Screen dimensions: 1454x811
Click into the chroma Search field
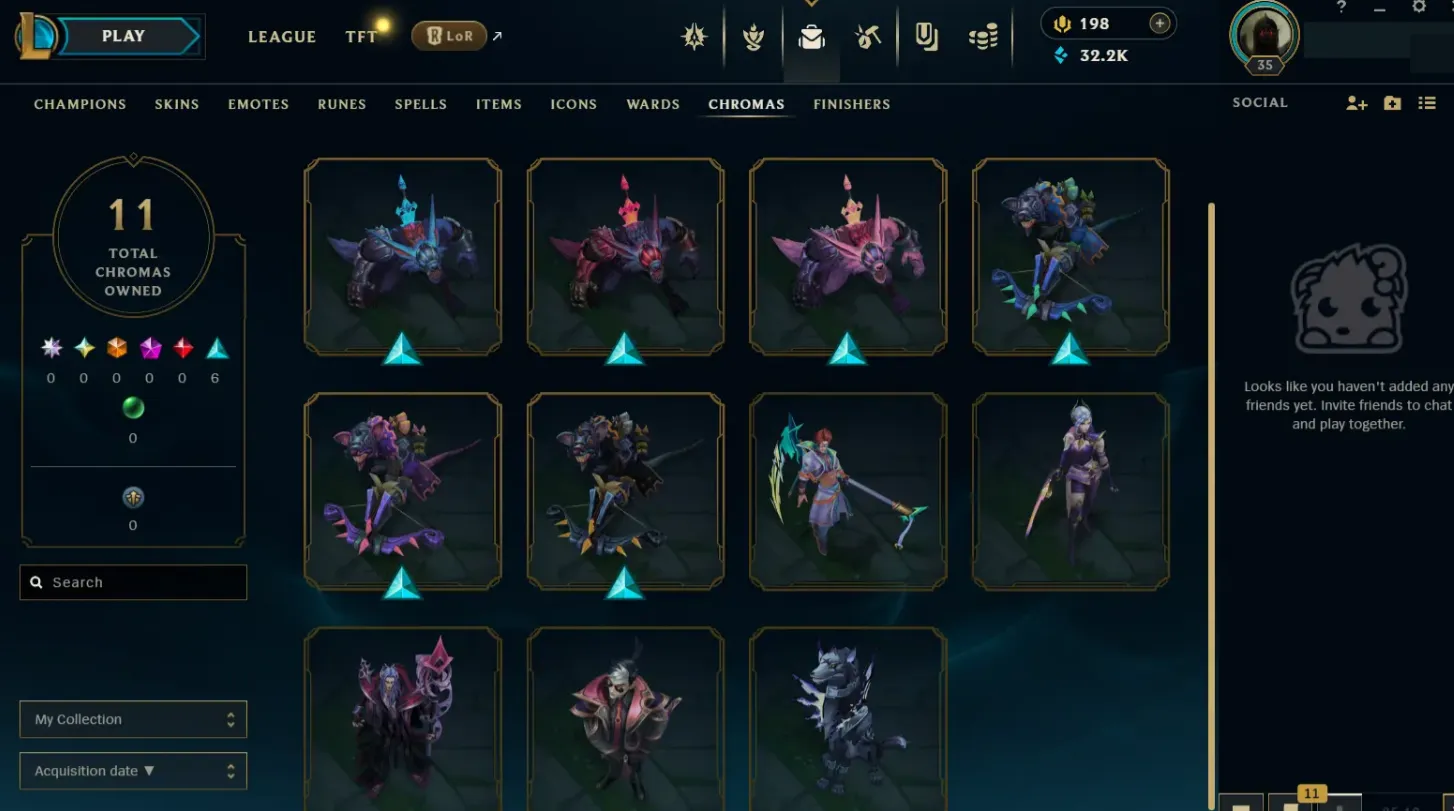tap(133, 582)
